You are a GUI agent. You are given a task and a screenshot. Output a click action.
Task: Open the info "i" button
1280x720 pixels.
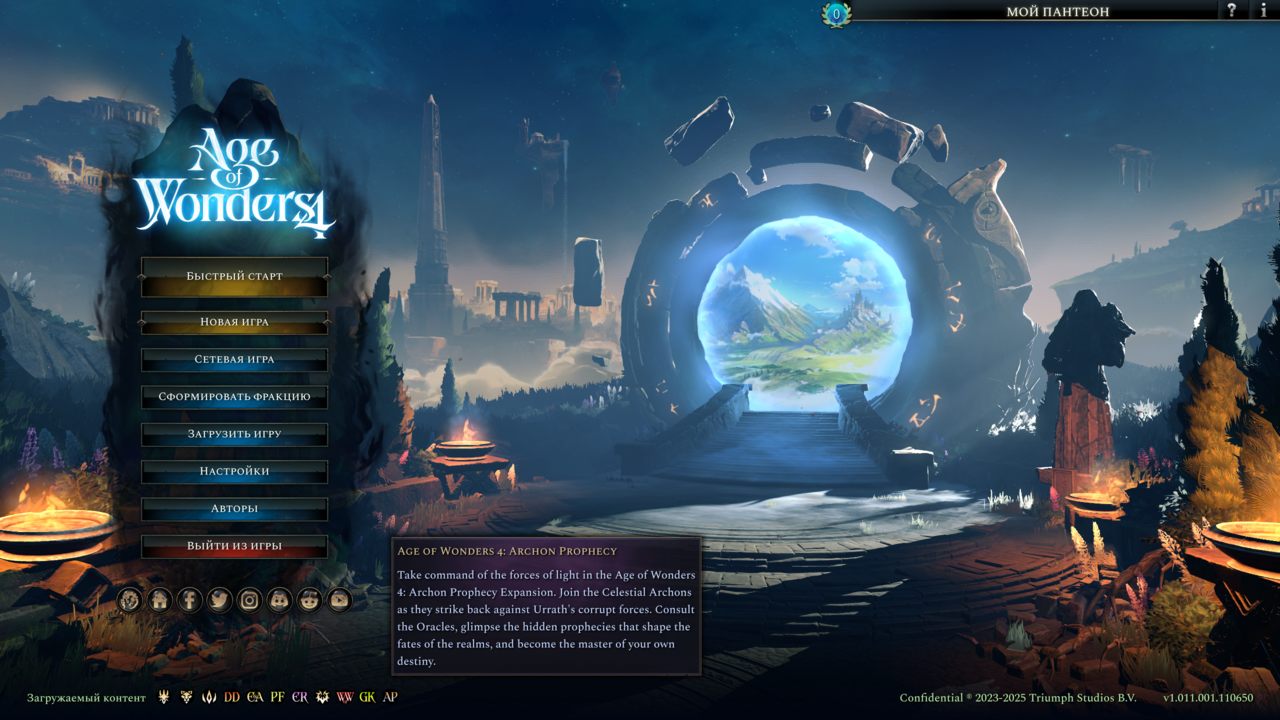(1263, 11)
